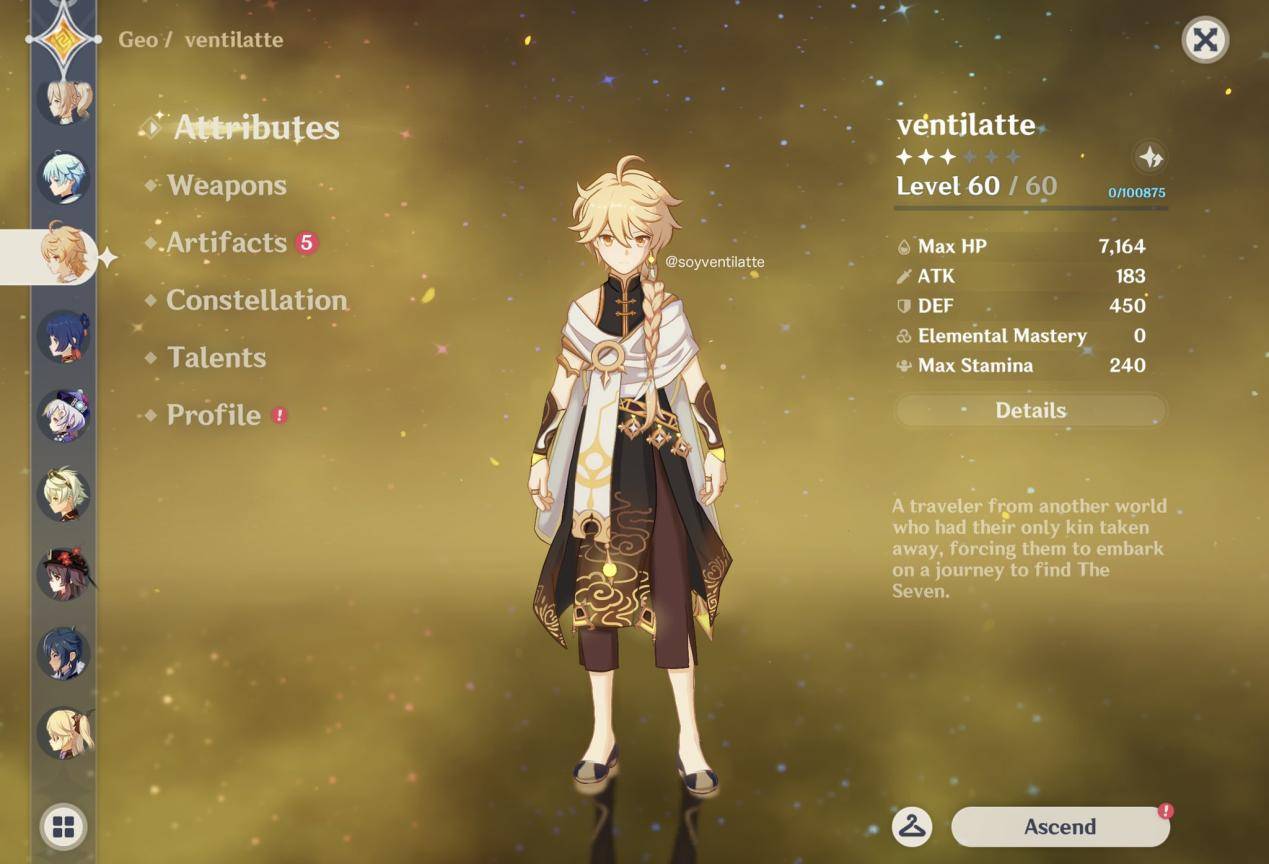Show the character Profile
The height and width of the screenshot is (864, 1269).
[214, 415]
